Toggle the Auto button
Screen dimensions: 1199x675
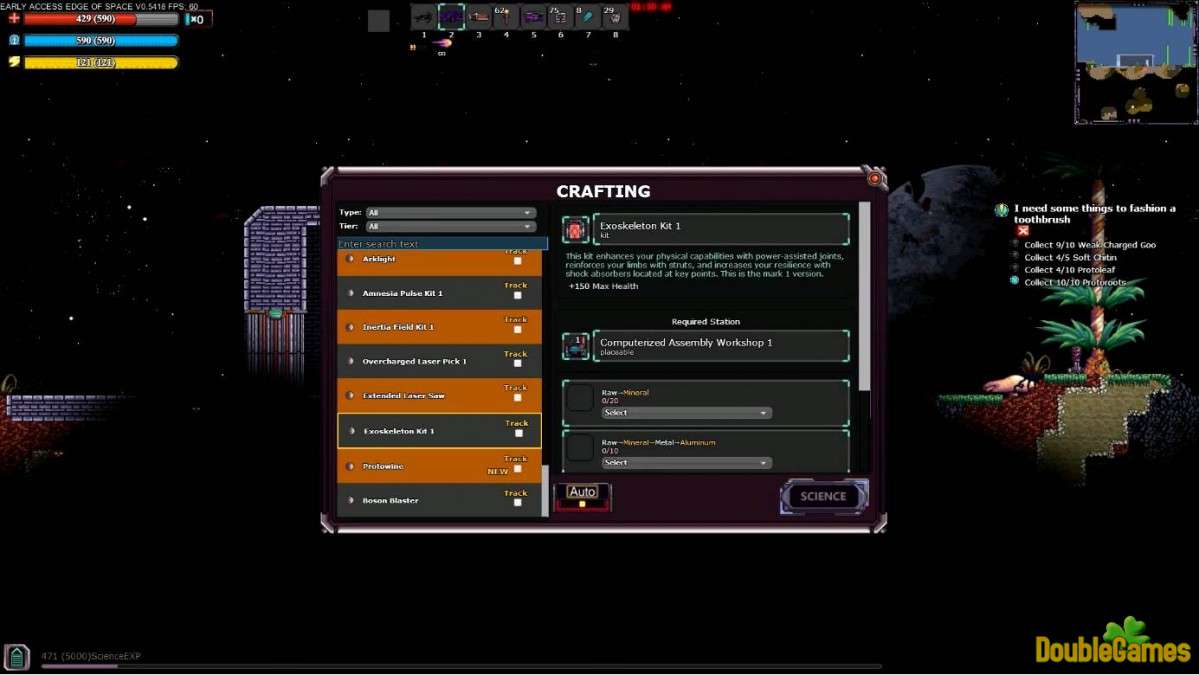[x=582, y=495]
